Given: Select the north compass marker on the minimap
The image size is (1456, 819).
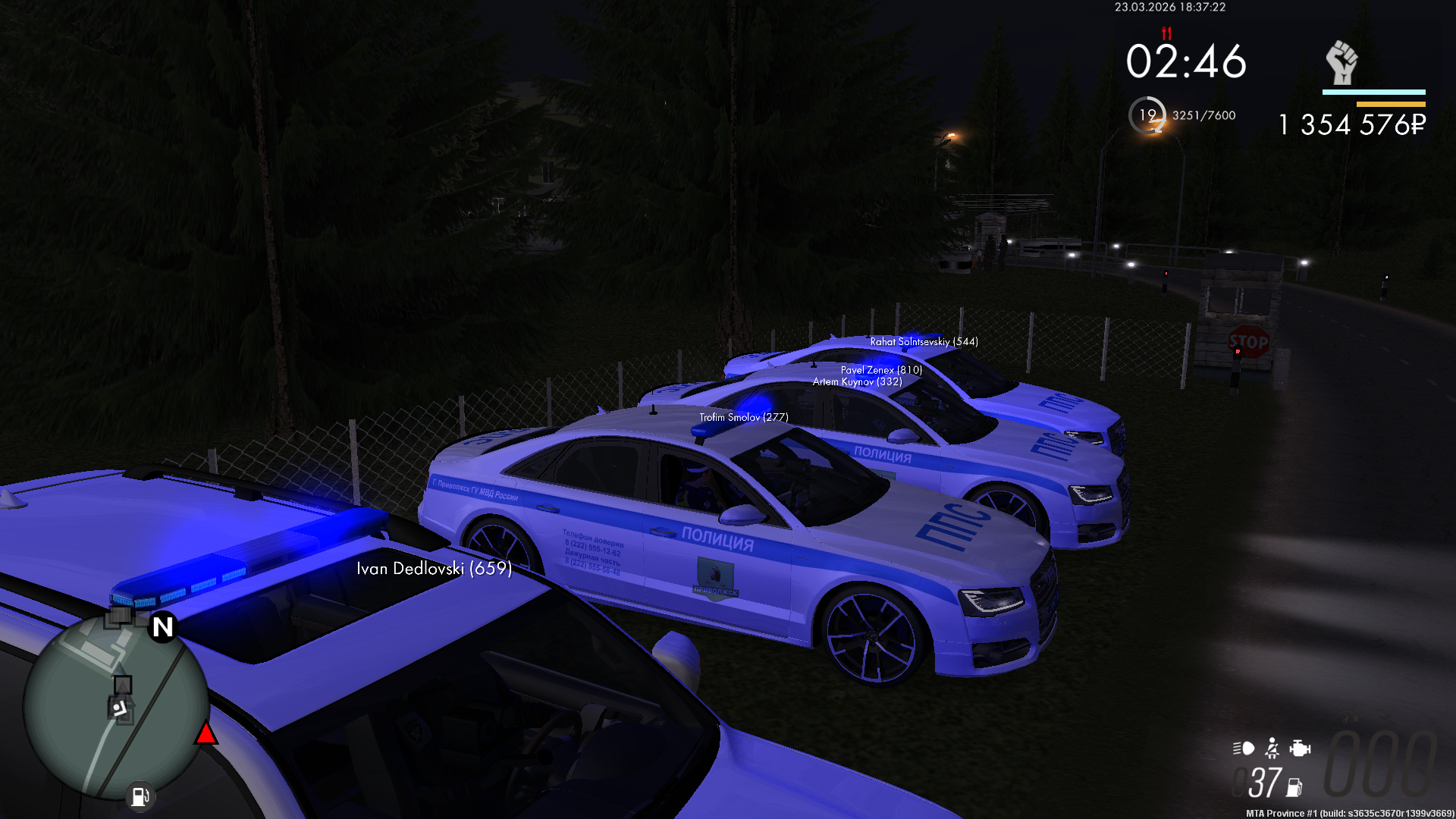Looking at the screenshot, I should (x=162, y=627).
